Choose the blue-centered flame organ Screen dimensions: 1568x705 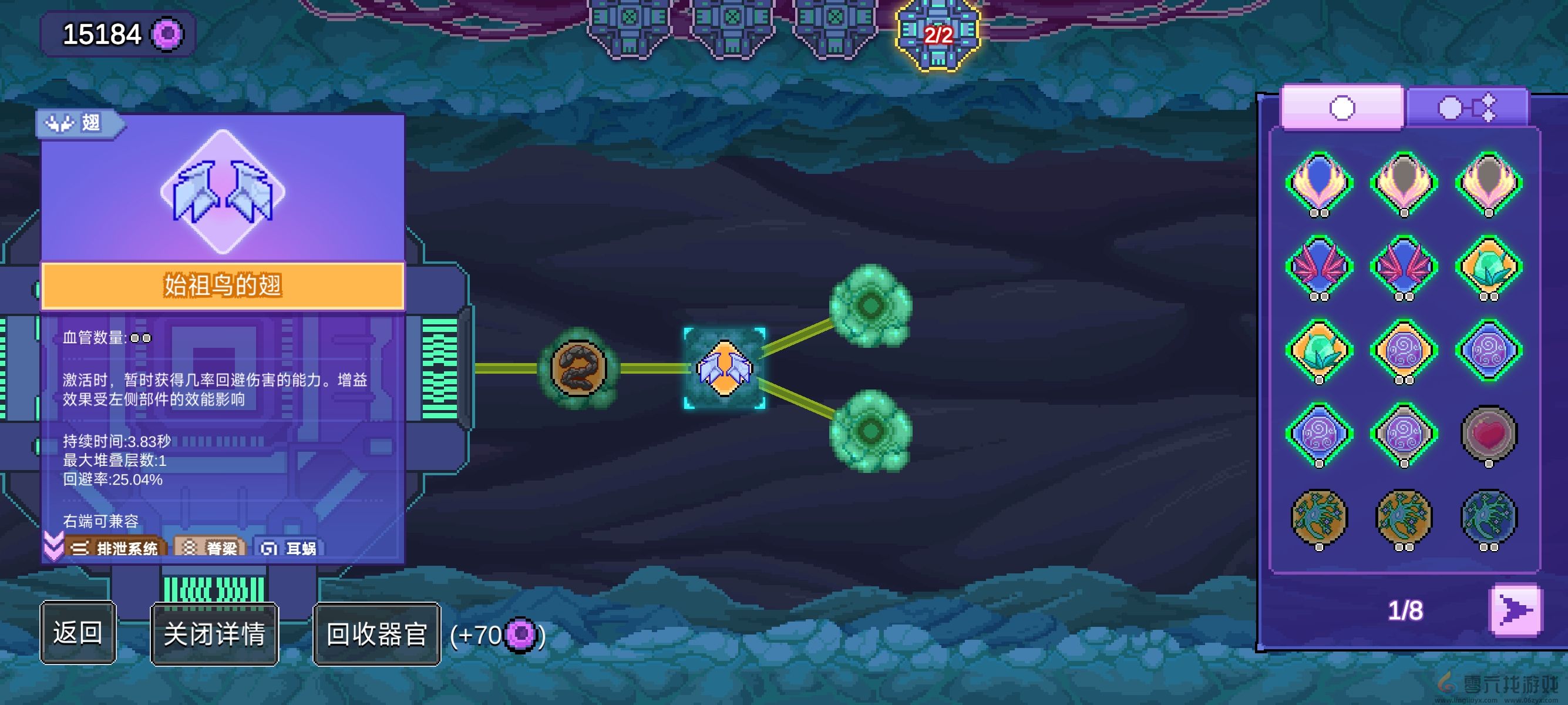(1319, 182)
